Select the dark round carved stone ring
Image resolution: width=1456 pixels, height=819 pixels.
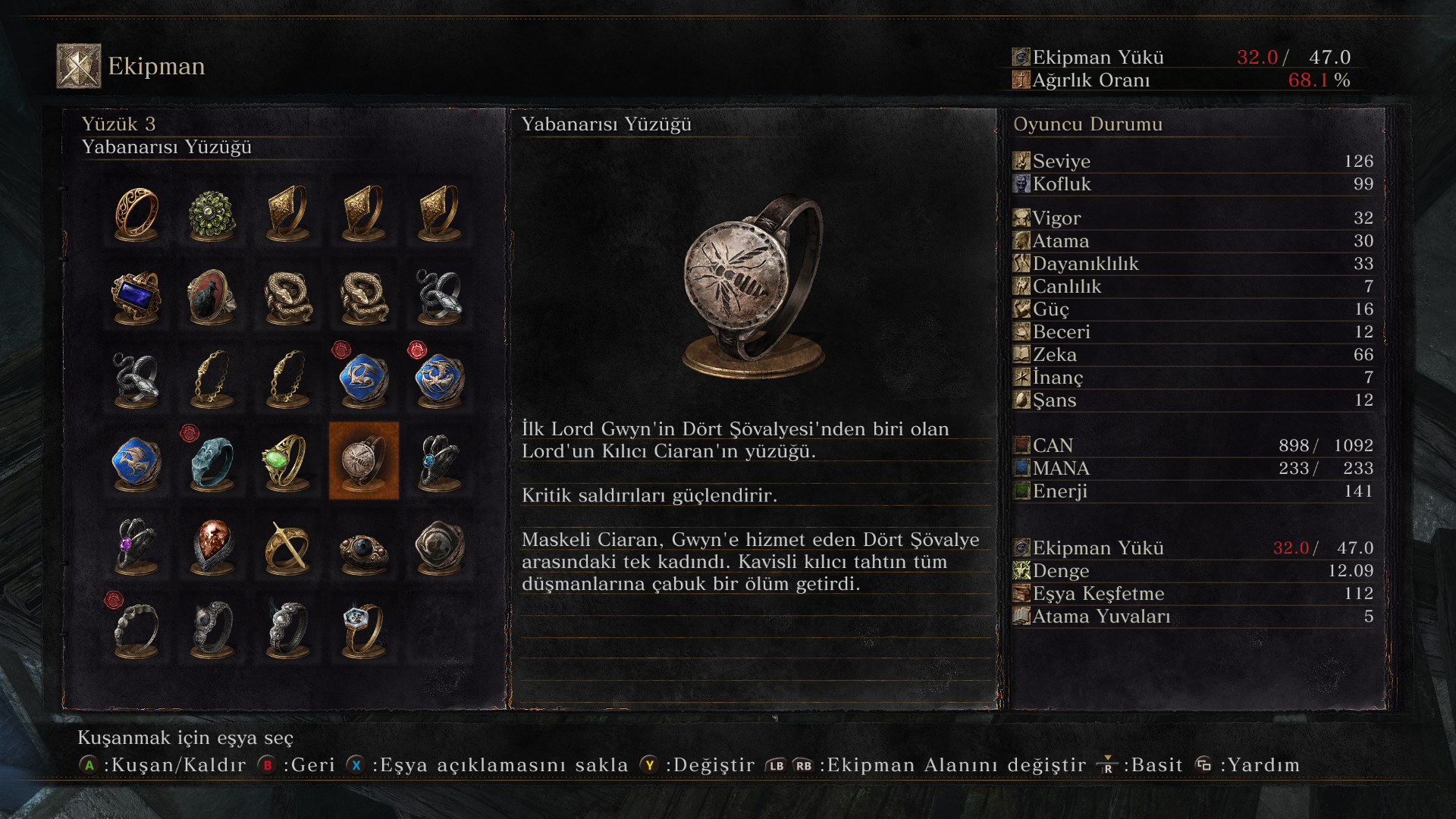[439, 545]
